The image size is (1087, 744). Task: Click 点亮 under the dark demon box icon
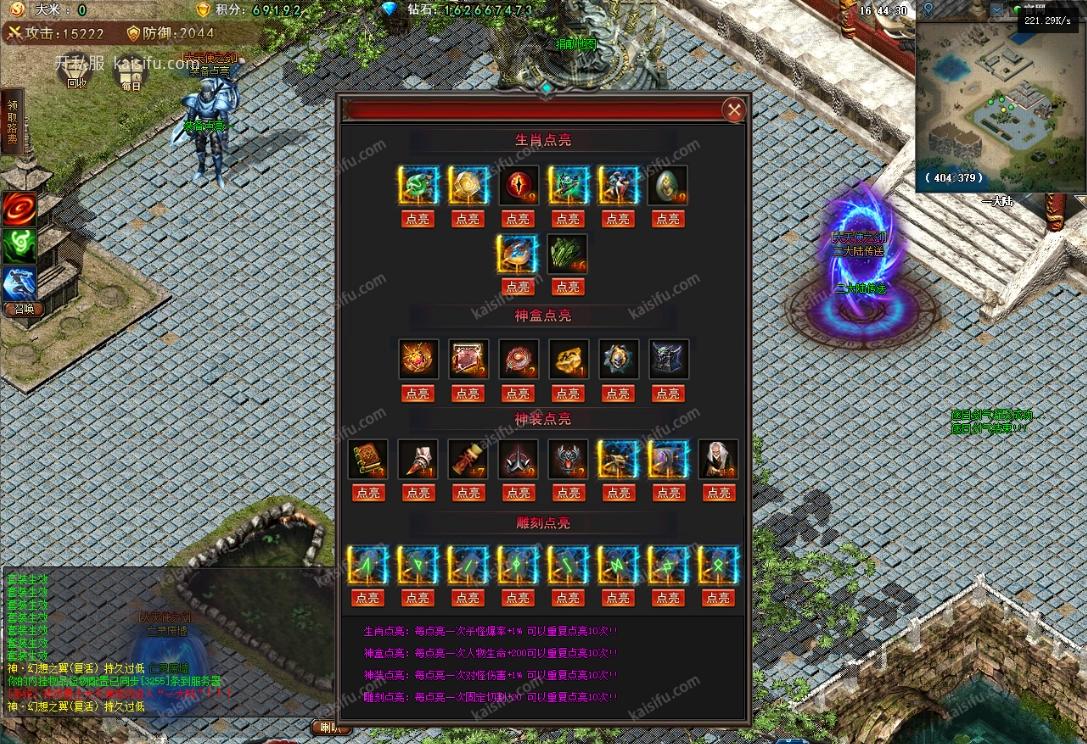click(668, 394)
